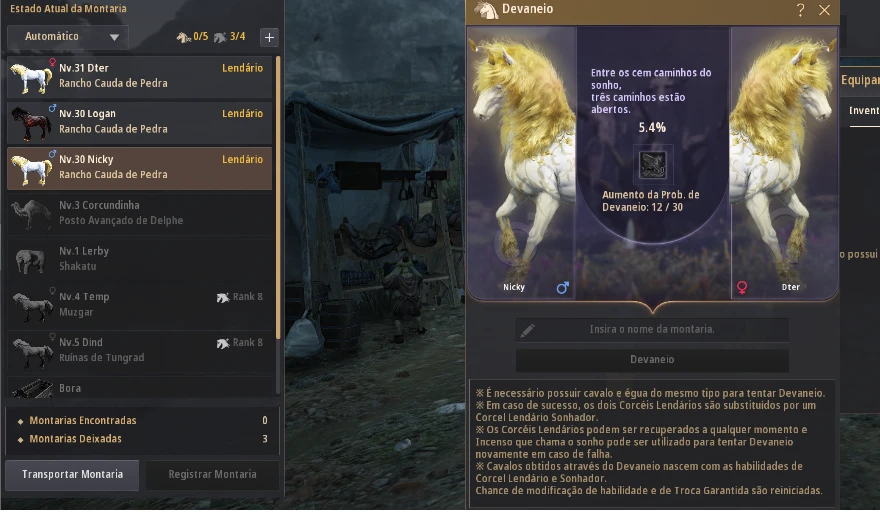This screenshot has width=880, height=512.
Task: Select the Nv.30 Logan mount row
Action: 140,122
